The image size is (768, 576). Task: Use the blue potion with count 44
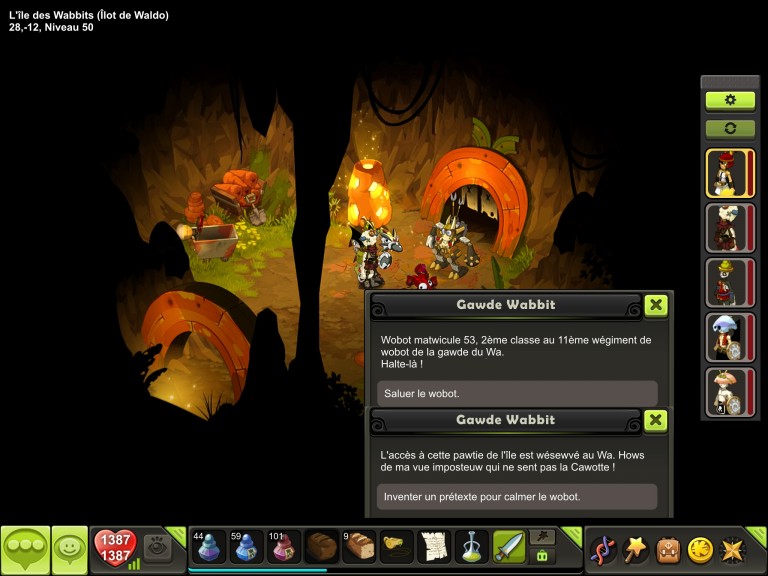[x=209, y=548]
